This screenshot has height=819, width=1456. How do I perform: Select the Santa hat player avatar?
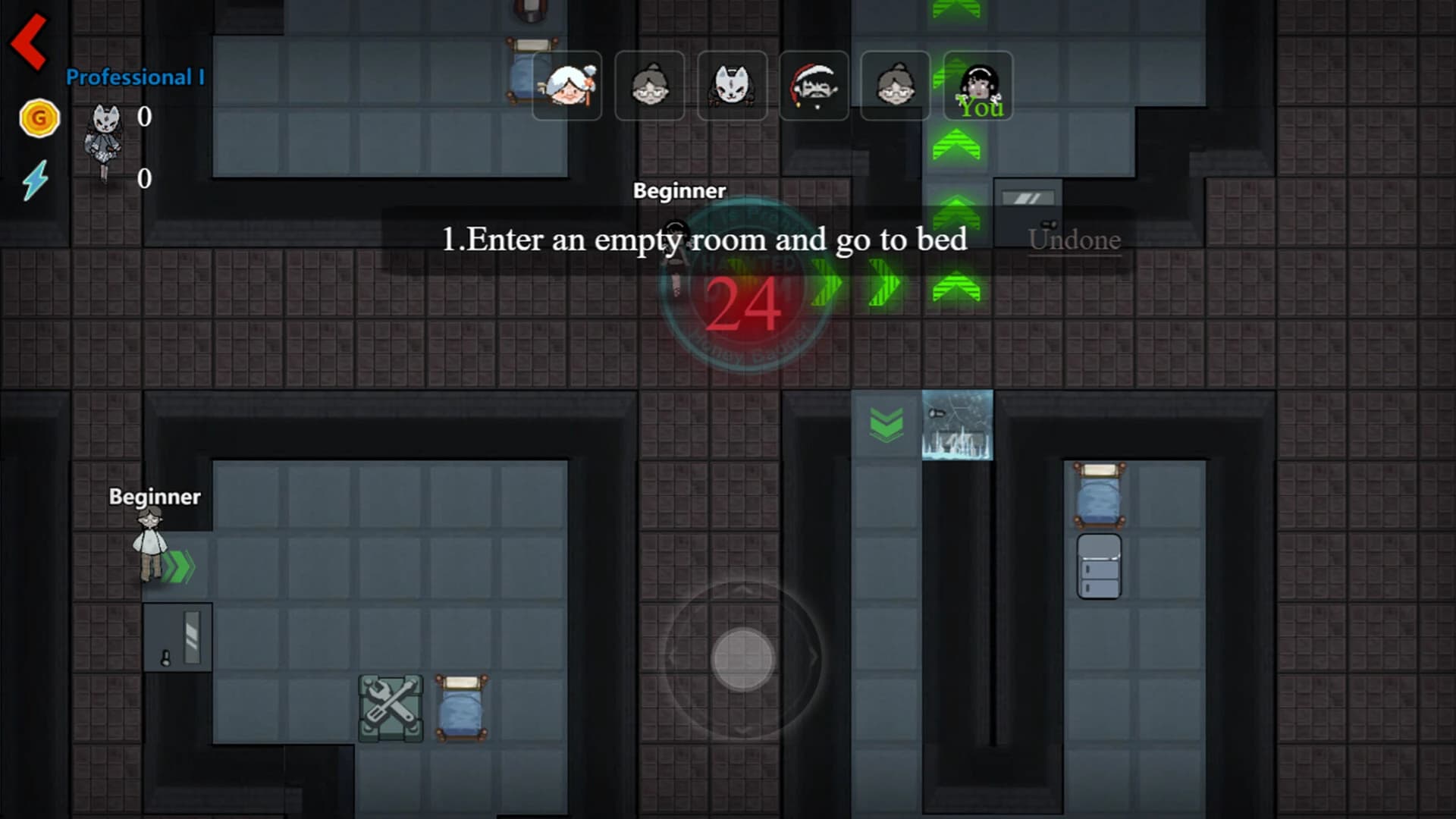click(x=815, y=85)
